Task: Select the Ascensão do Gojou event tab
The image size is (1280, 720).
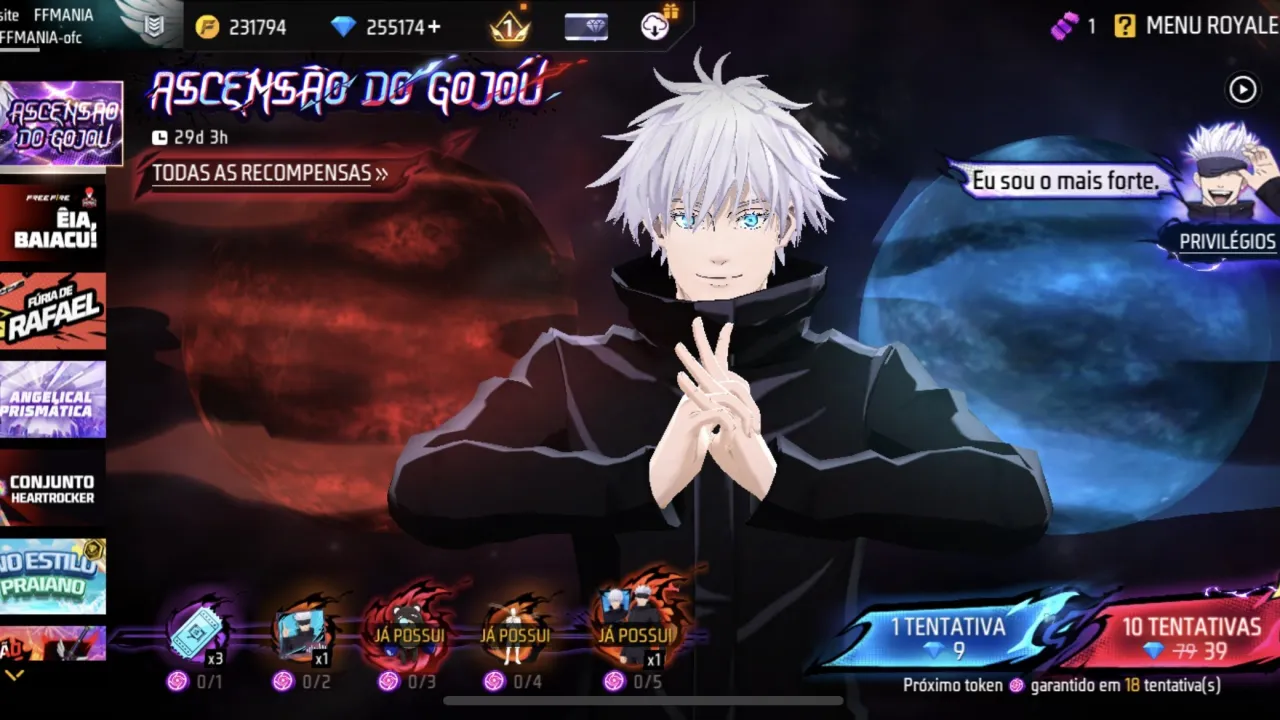Action: (62, 123)
